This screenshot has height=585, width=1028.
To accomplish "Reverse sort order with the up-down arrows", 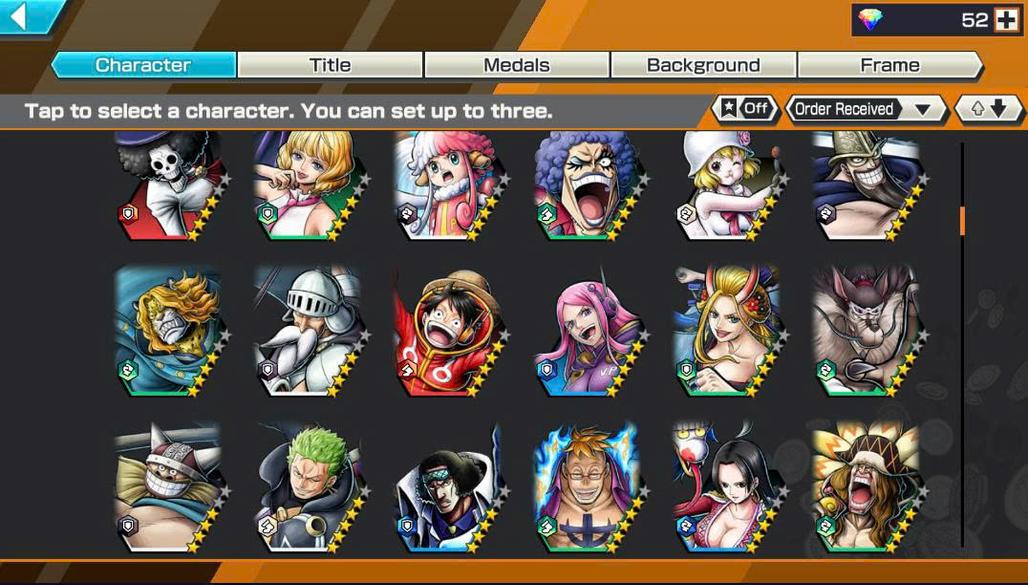I will [x=988, y=109].
